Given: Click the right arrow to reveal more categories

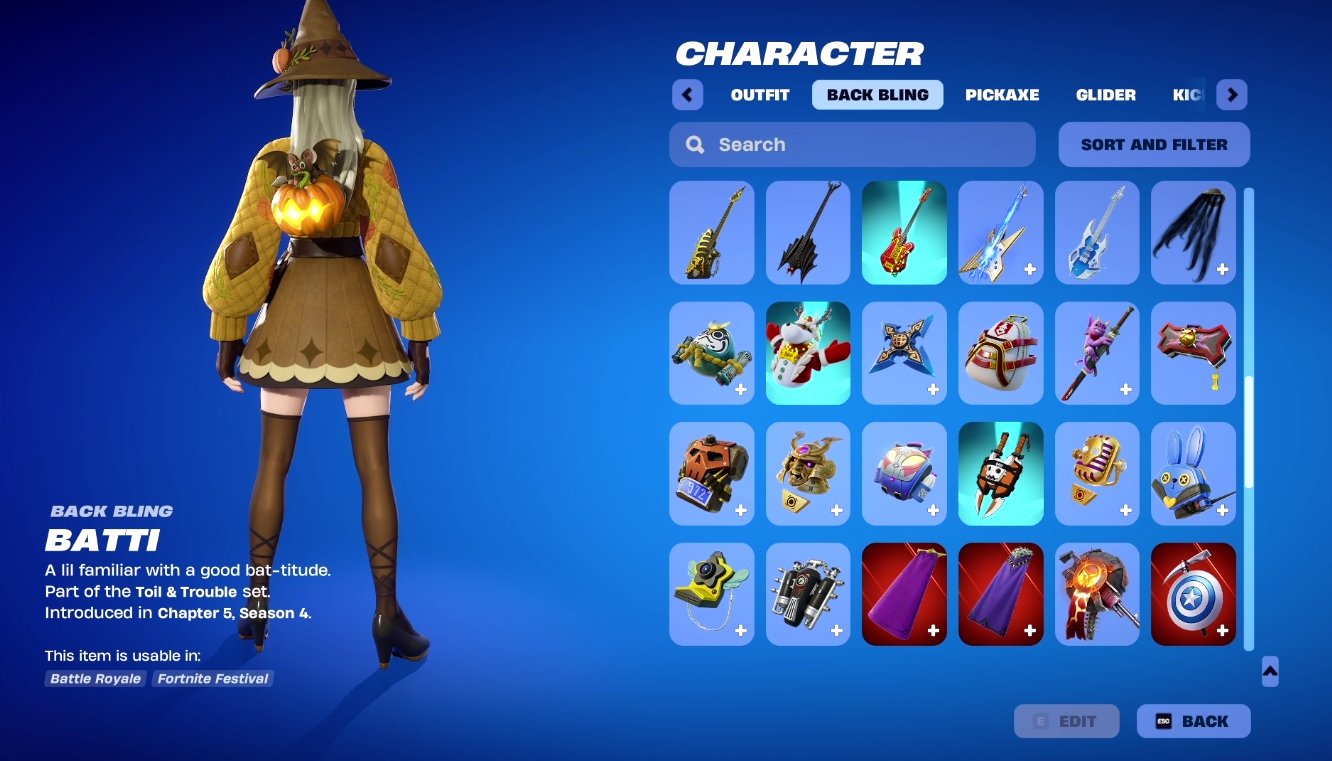Looking at the screenshot, I should click(1232, 93).
